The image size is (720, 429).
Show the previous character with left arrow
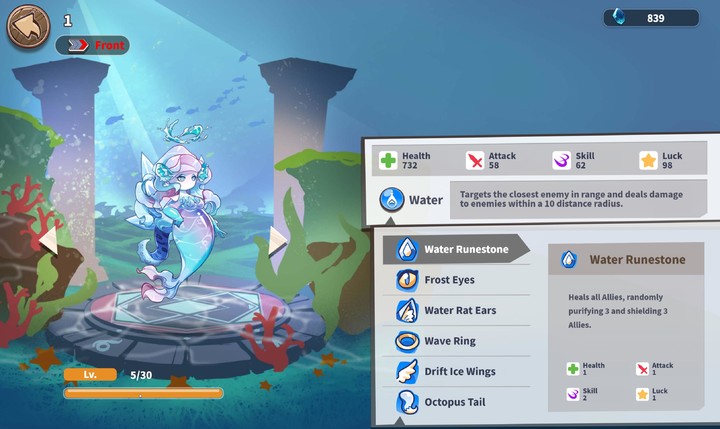pyautogui.click(x=47, y=240)
